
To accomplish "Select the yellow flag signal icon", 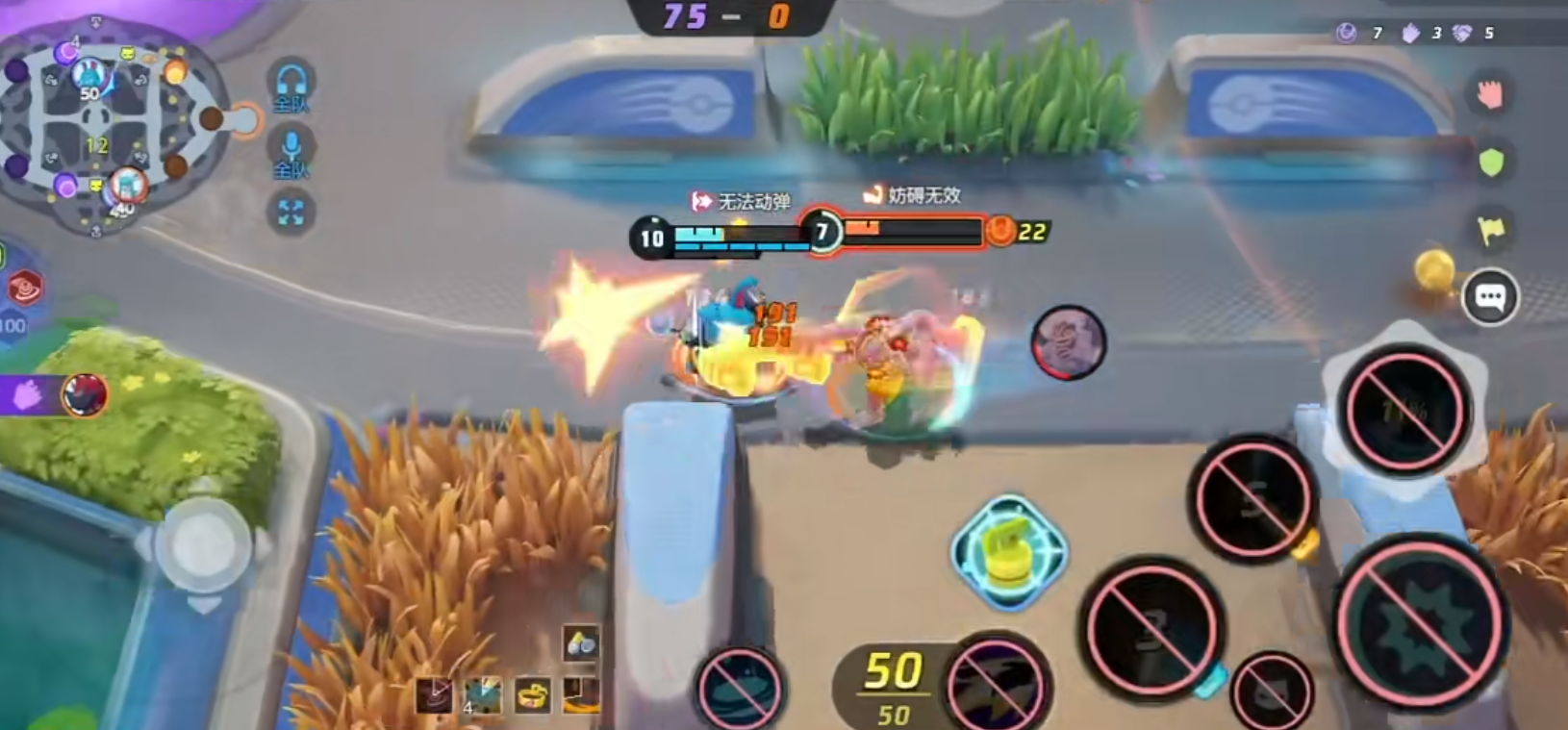I will coord(1491,230).
